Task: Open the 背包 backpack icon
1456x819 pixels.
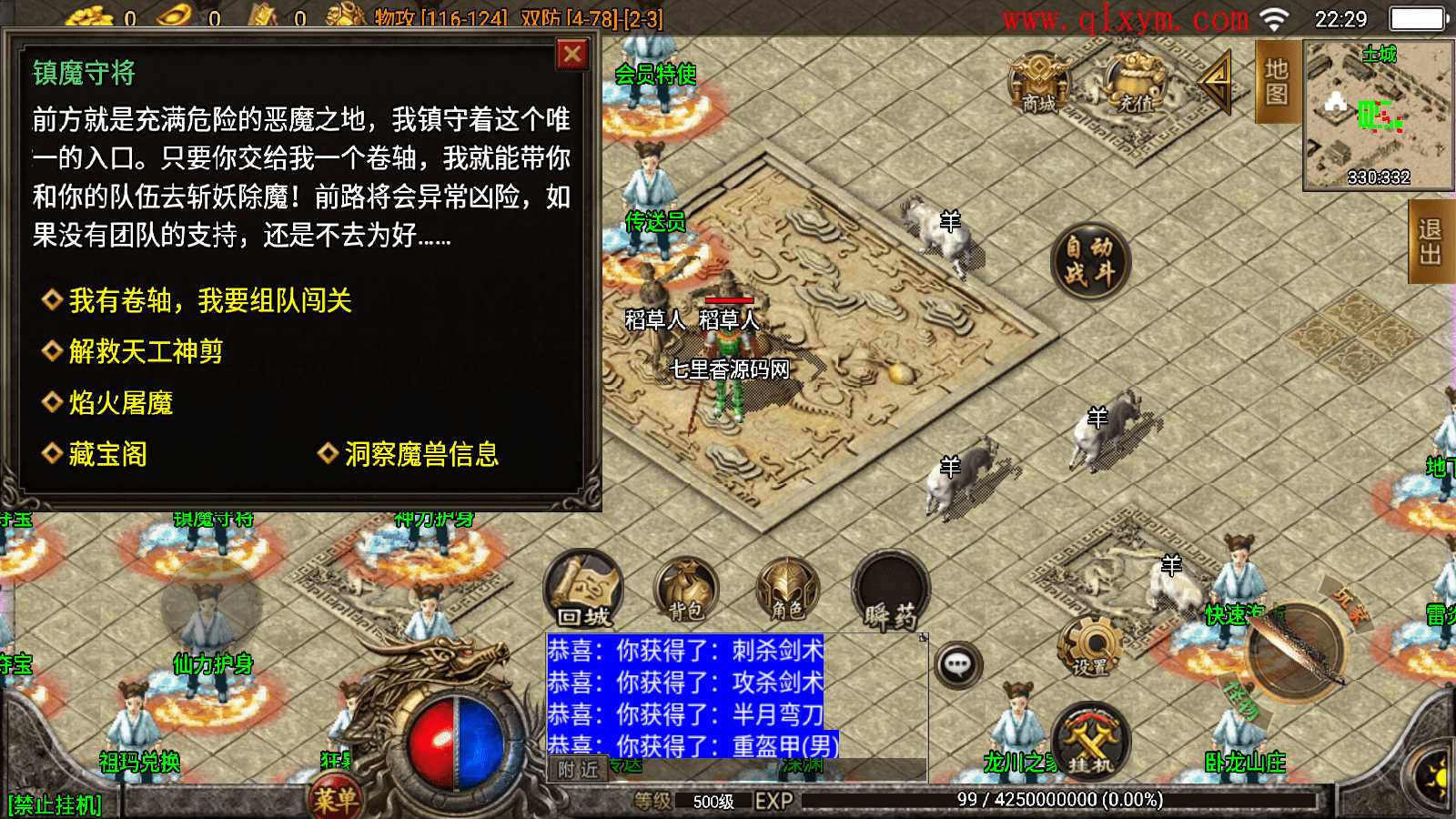Action: (687, 591)
